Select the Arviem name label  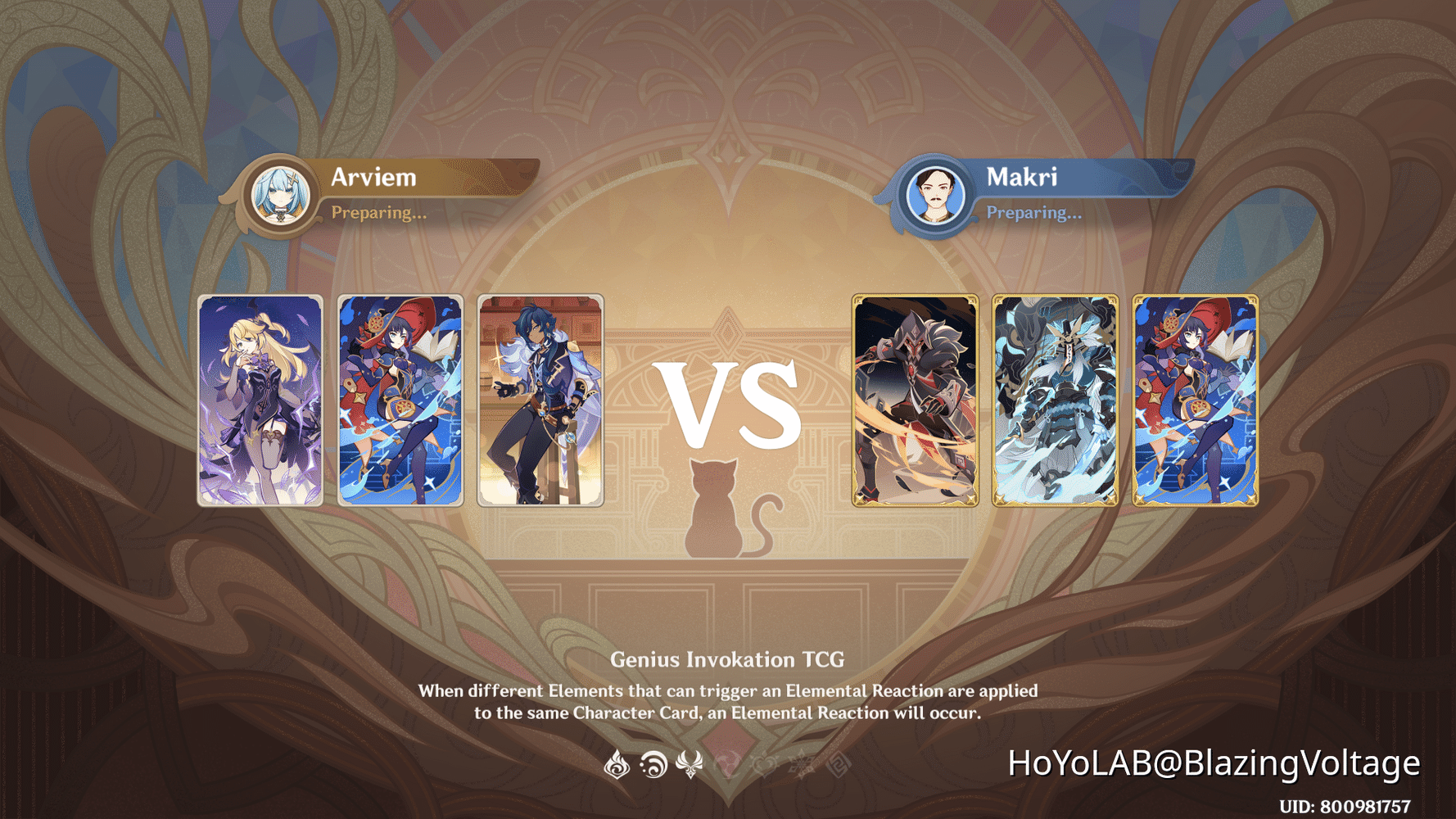pos(373,177)
